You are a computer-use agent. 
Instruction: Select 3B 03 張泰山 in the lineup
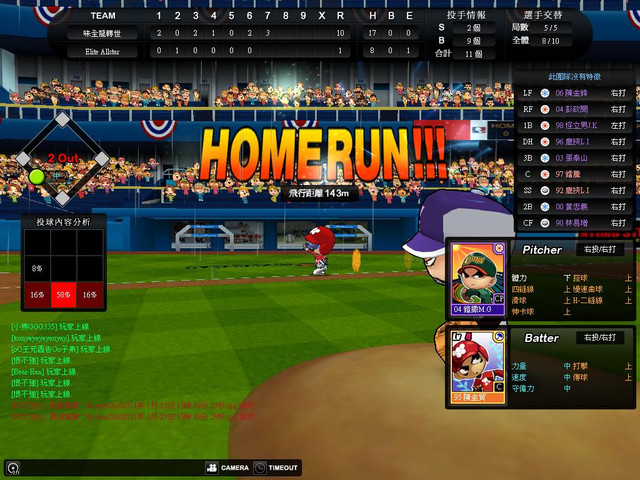[575, 158]
